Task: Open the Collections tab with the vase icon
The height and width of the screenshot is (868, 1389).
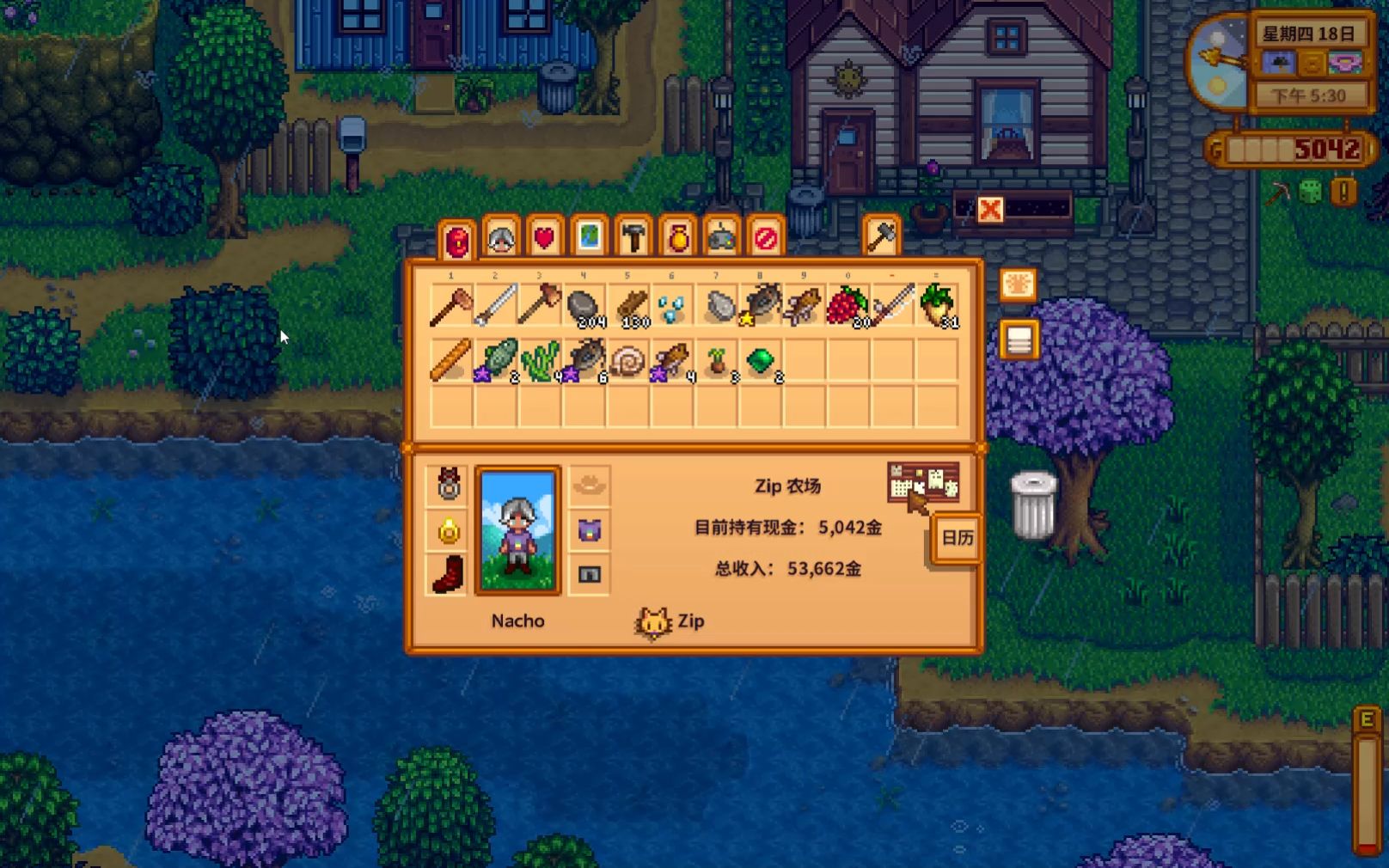Action: pyautogui.click(x=678, y=237)
